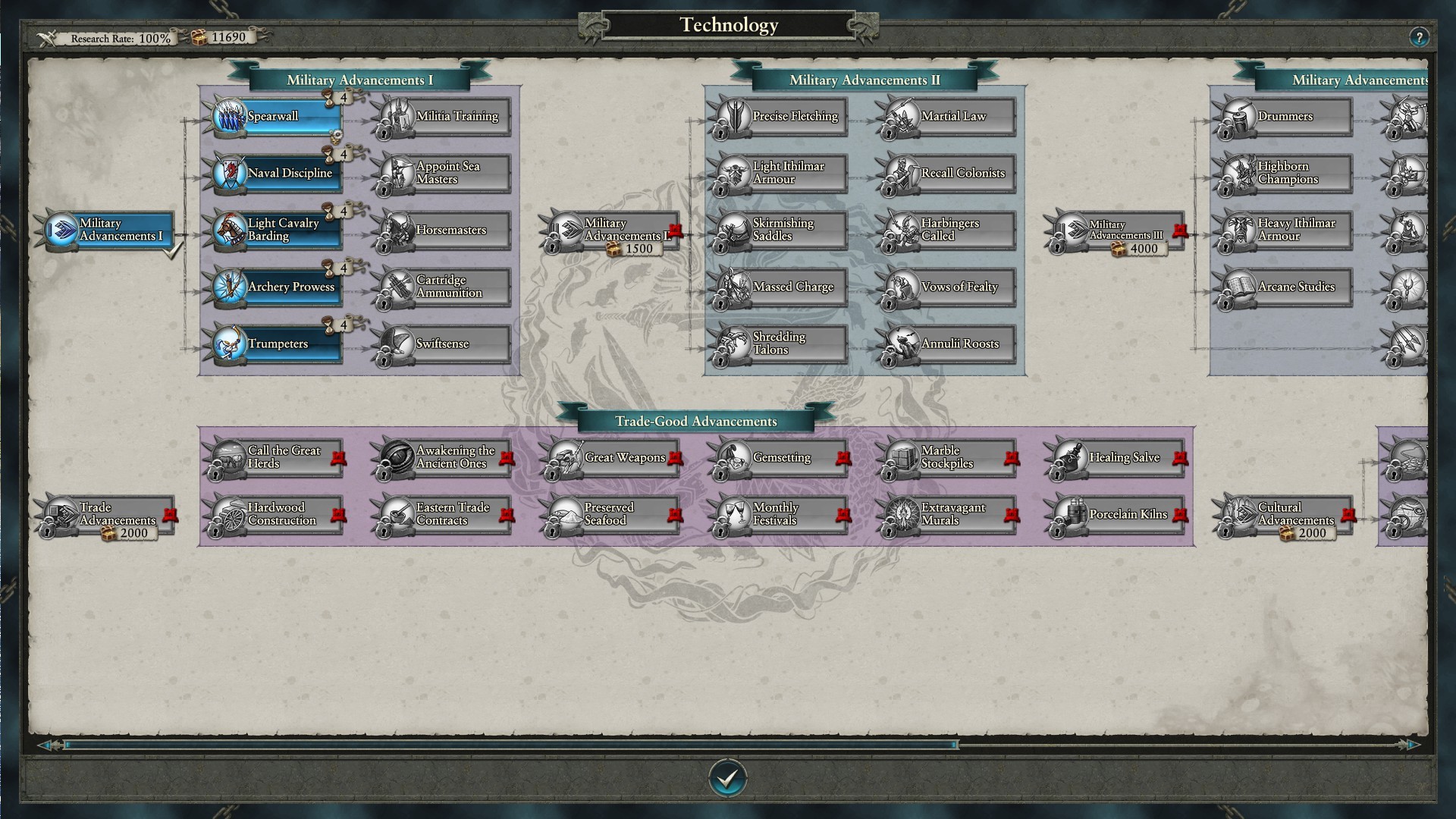Choose Naval Discipline technology
The image size is (1456, 819).
tap(277, 174)
